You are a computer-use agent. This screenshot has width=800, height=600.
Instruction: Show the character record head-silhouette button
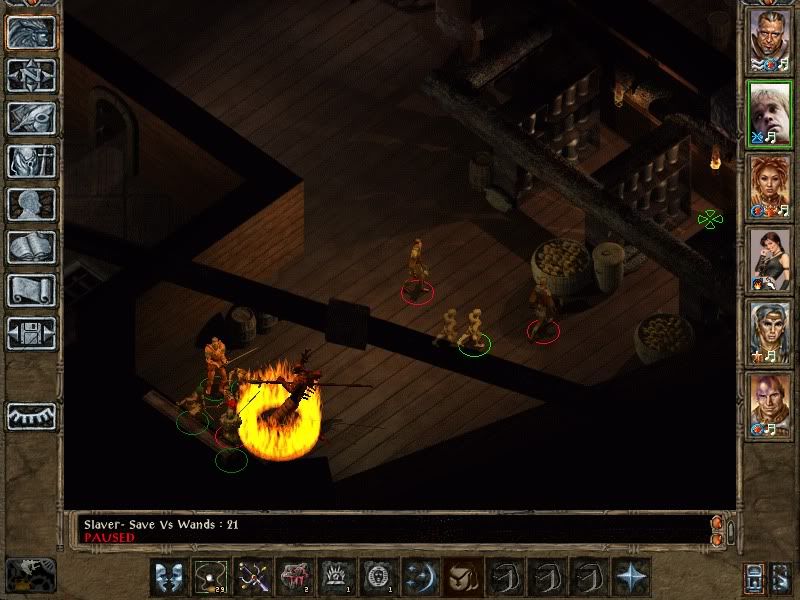tap(31, 204)
